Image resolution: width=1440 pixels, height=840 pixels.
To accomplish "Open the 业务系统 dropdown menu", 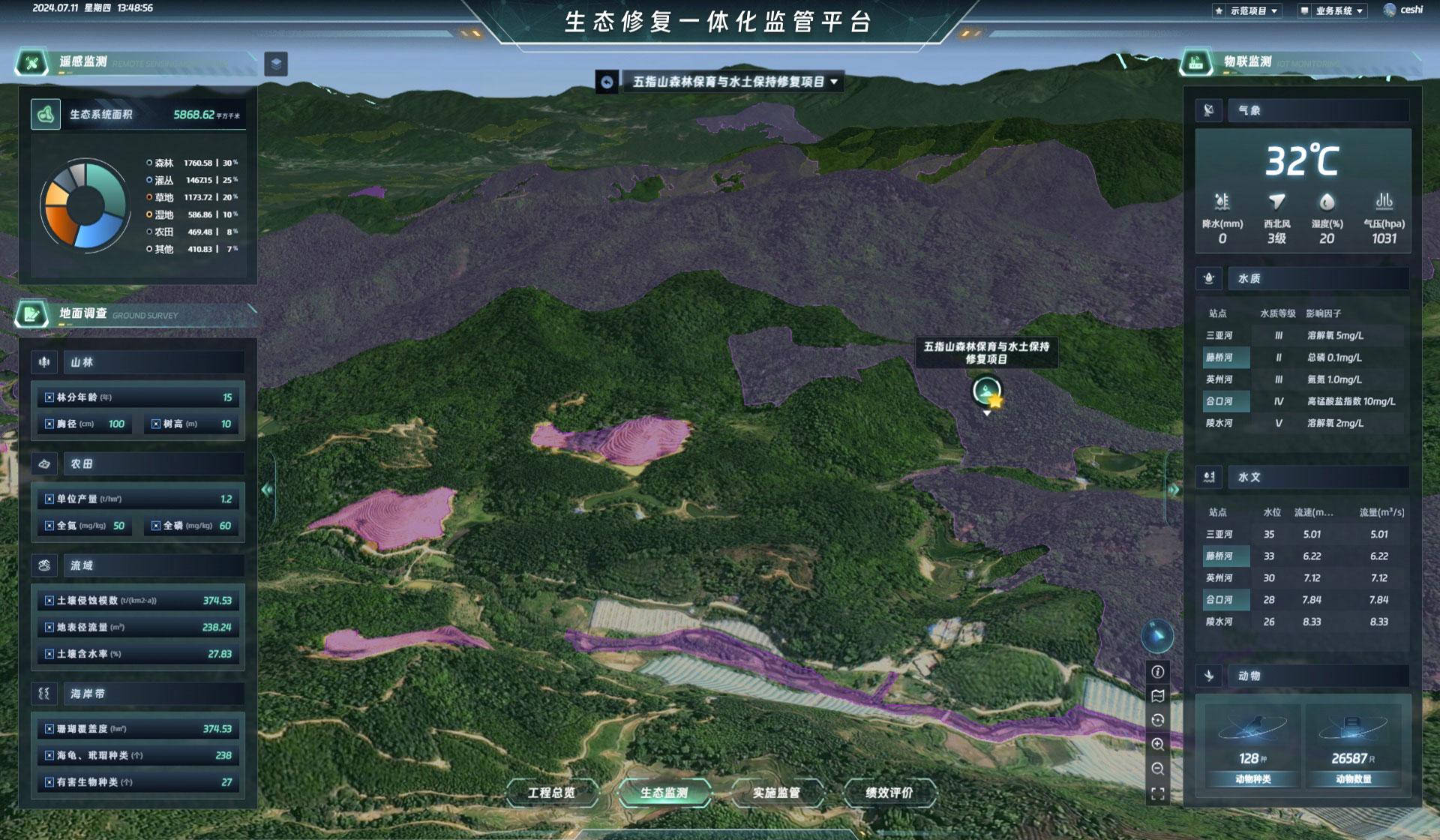I will point(1335,10).
